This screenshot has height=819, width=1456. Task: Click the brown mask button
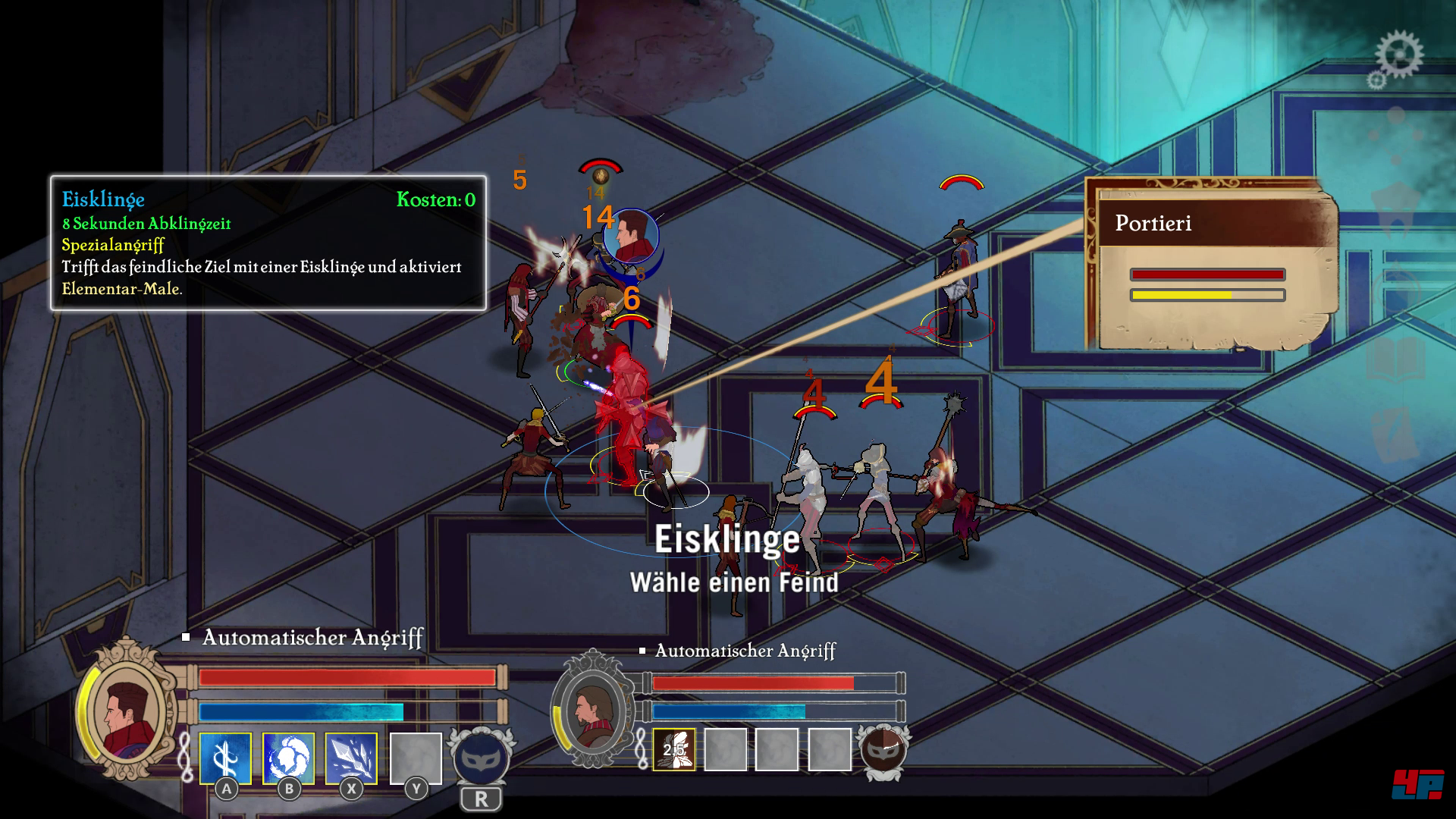point(884,749)
